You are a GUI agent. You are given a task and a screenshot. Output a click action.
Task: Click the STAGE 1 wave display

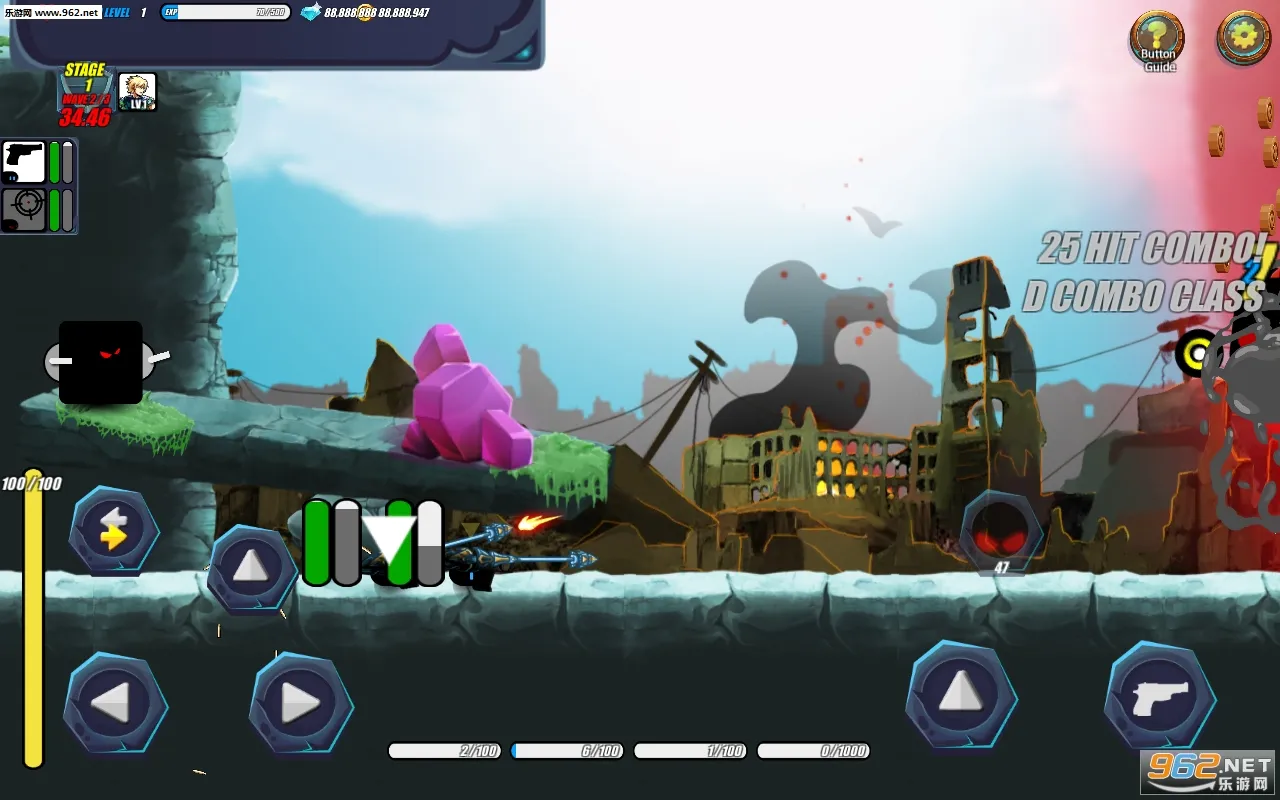(85, 78)
